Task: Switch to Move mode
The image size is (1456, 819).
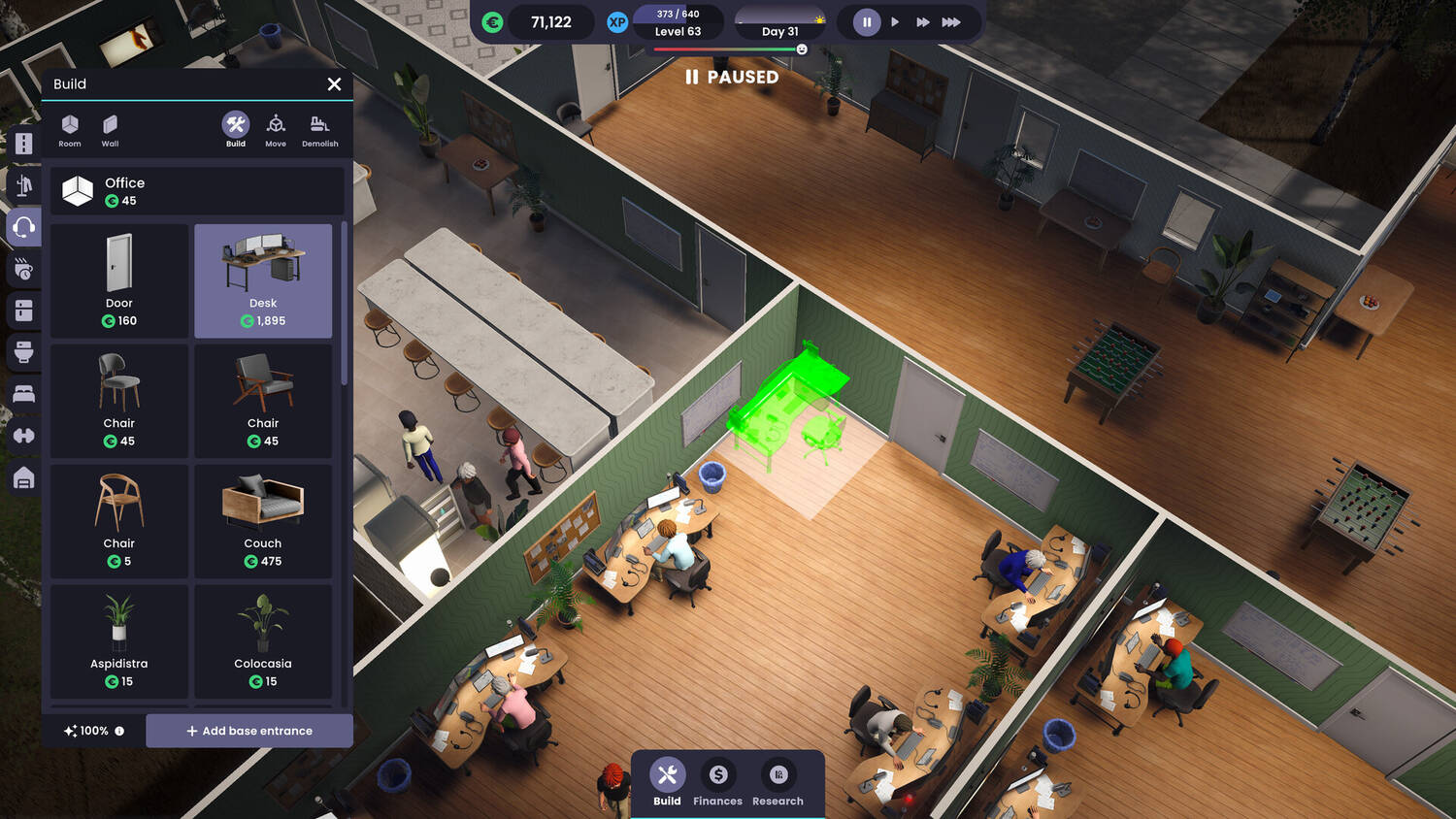Action: click(x=276, y=130)
